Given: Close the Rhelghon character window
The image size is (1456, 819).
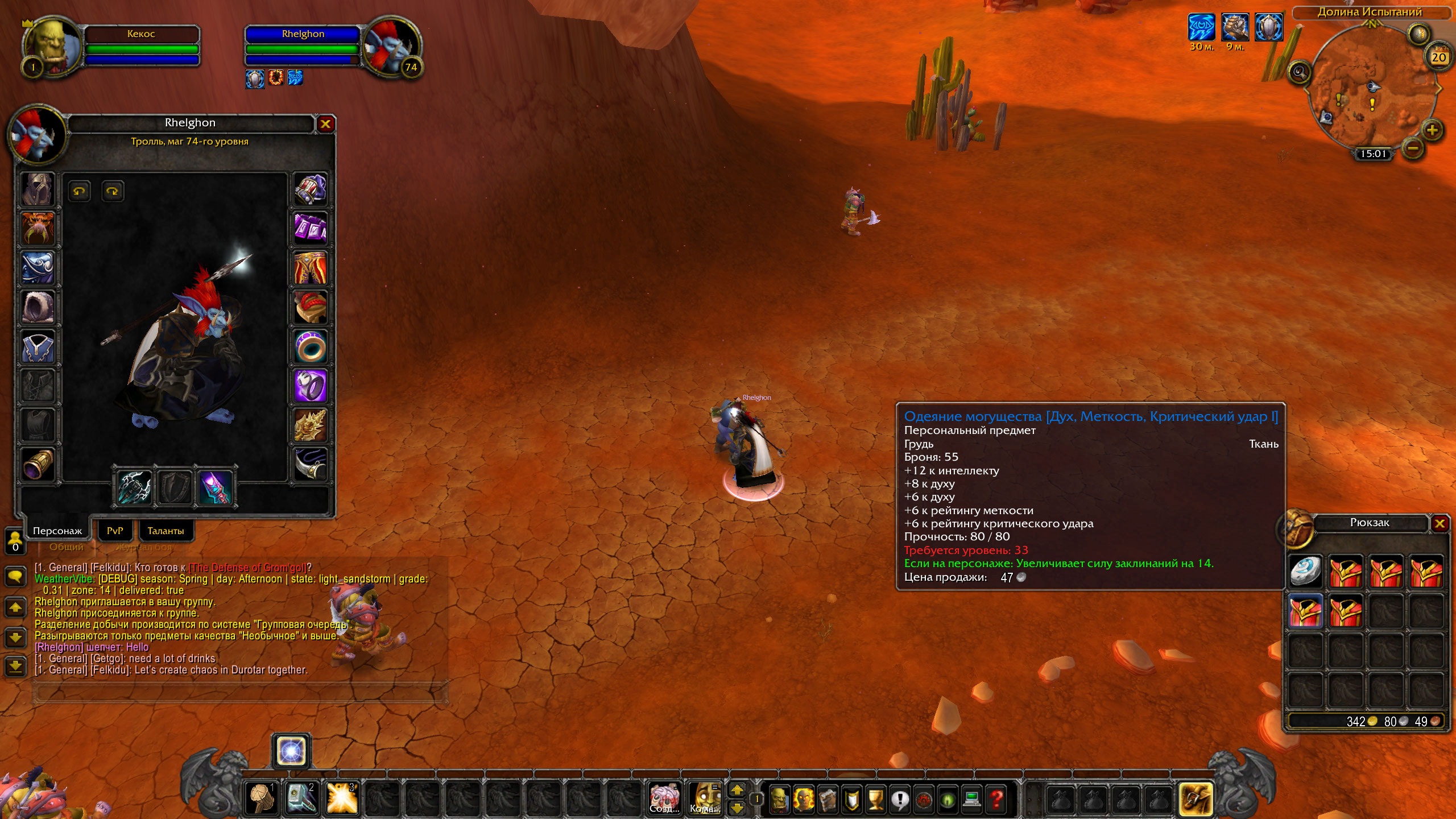Looking at the screenshot, I should (x=325, y=124).
